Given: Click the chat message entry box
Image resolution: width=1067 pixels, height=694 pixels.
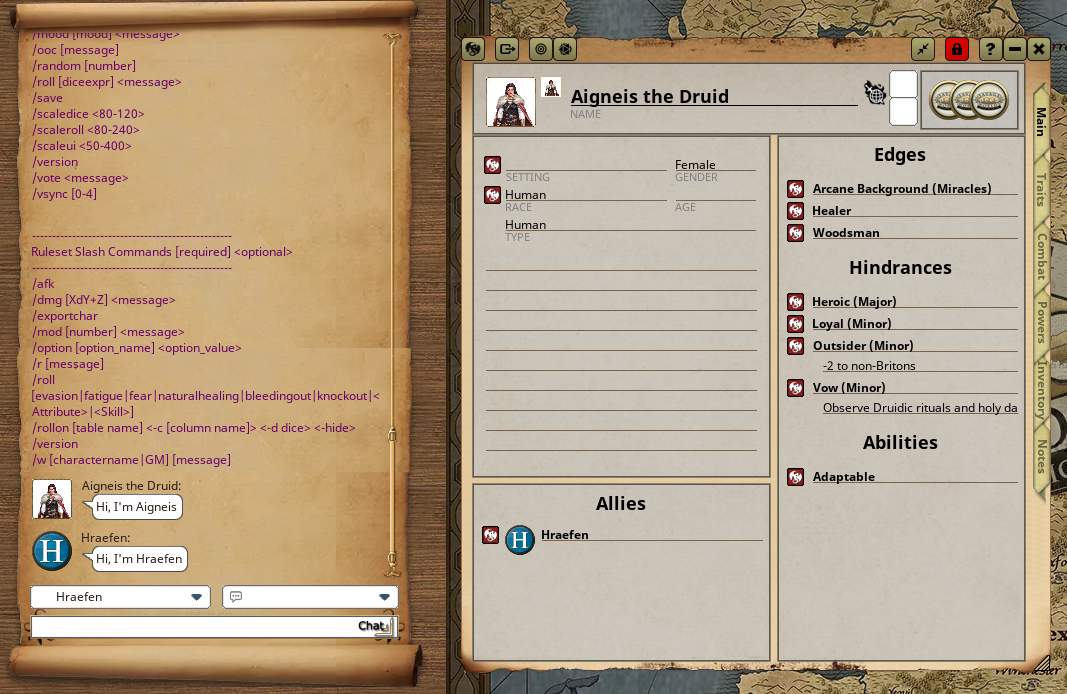Looking at the screenshot, I should pos(190,627).
